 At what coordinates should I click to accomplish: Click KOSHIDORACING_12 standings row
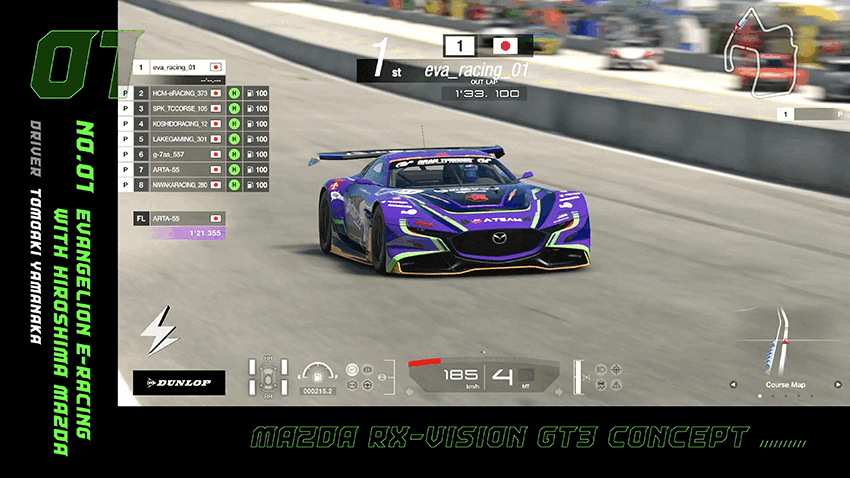coord(178,124)
